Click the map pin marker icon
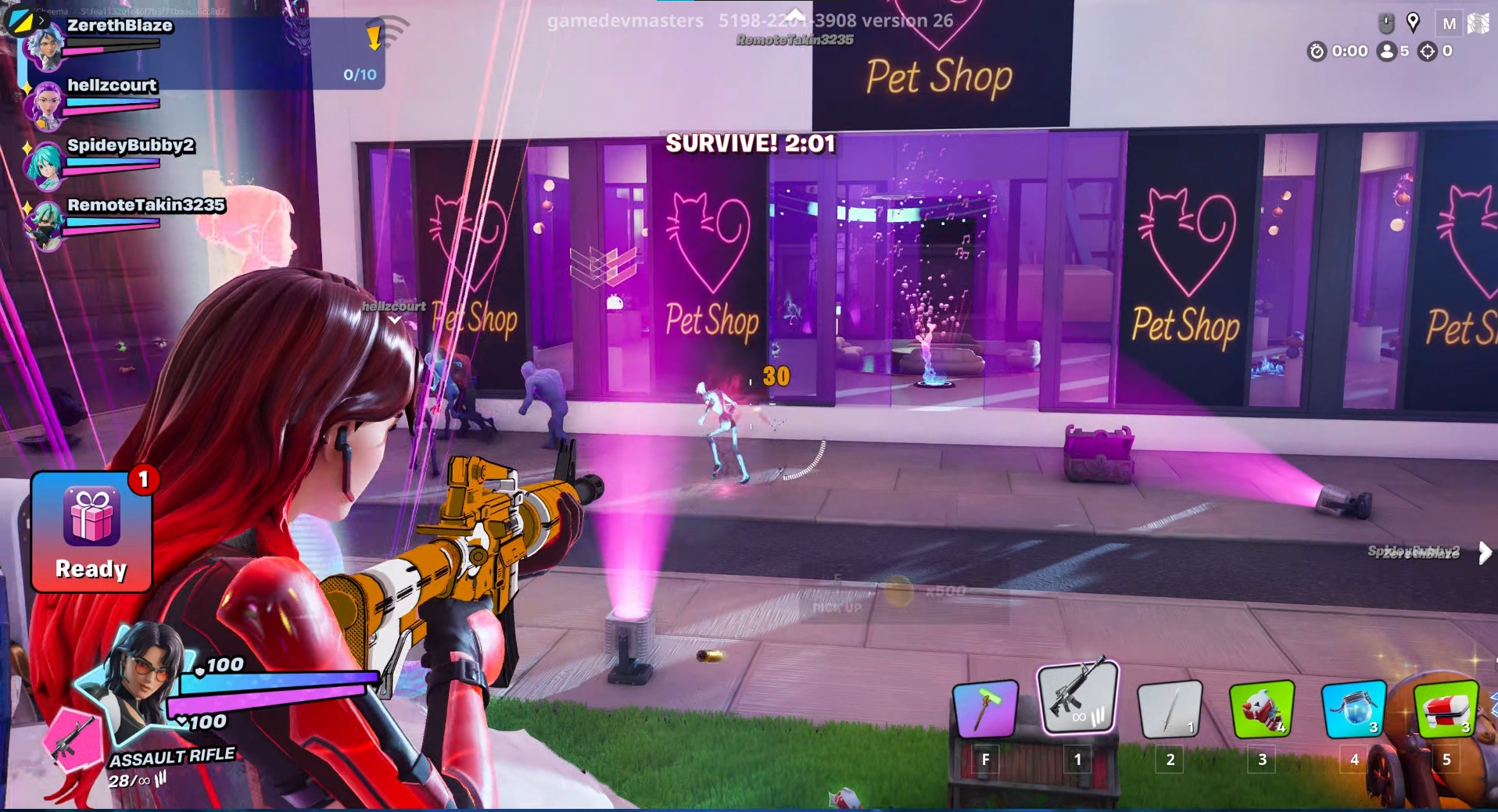Screen dimensions: 1498x812 pos(1413,22)
